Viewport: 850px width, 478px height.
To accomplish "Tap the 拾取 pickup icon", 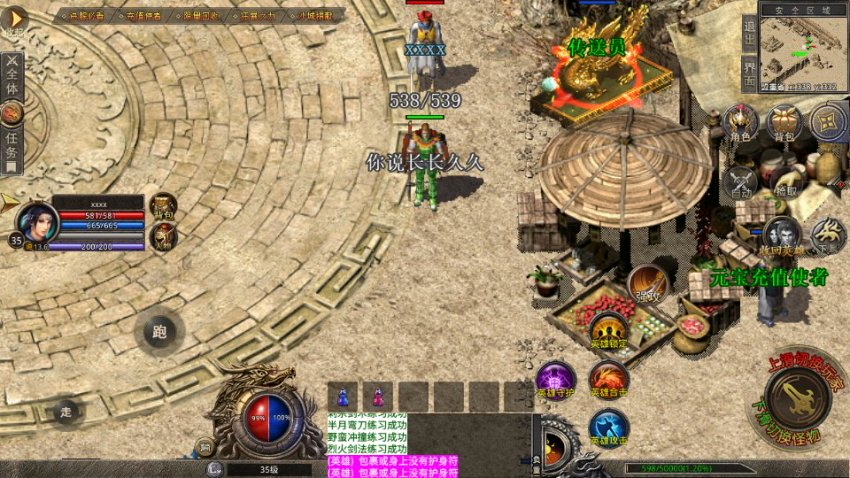I will [786, 180].
